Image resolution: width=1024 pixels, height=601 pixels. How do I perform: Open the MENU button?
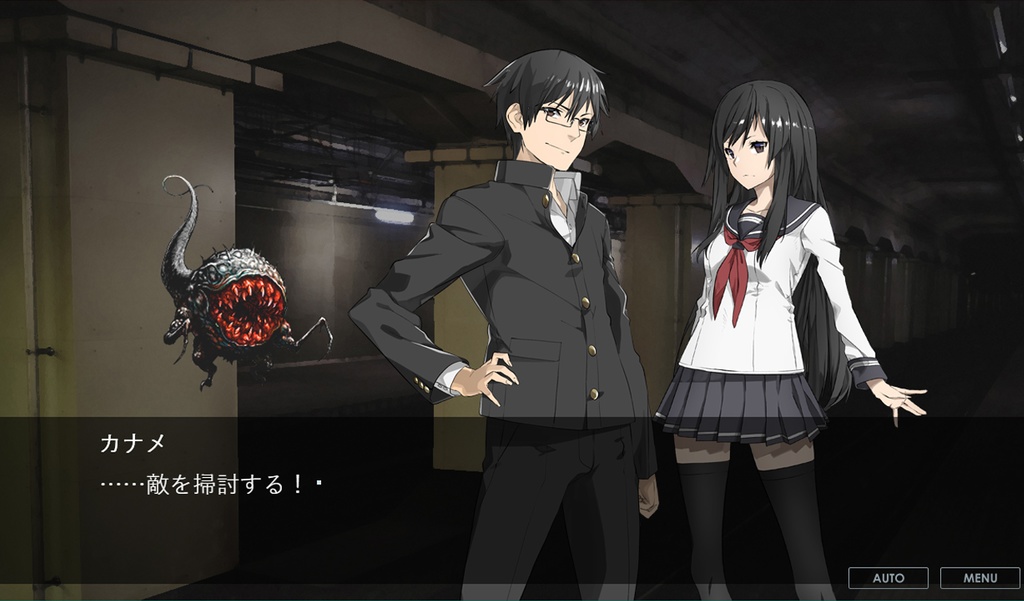(x=980, y=578)
